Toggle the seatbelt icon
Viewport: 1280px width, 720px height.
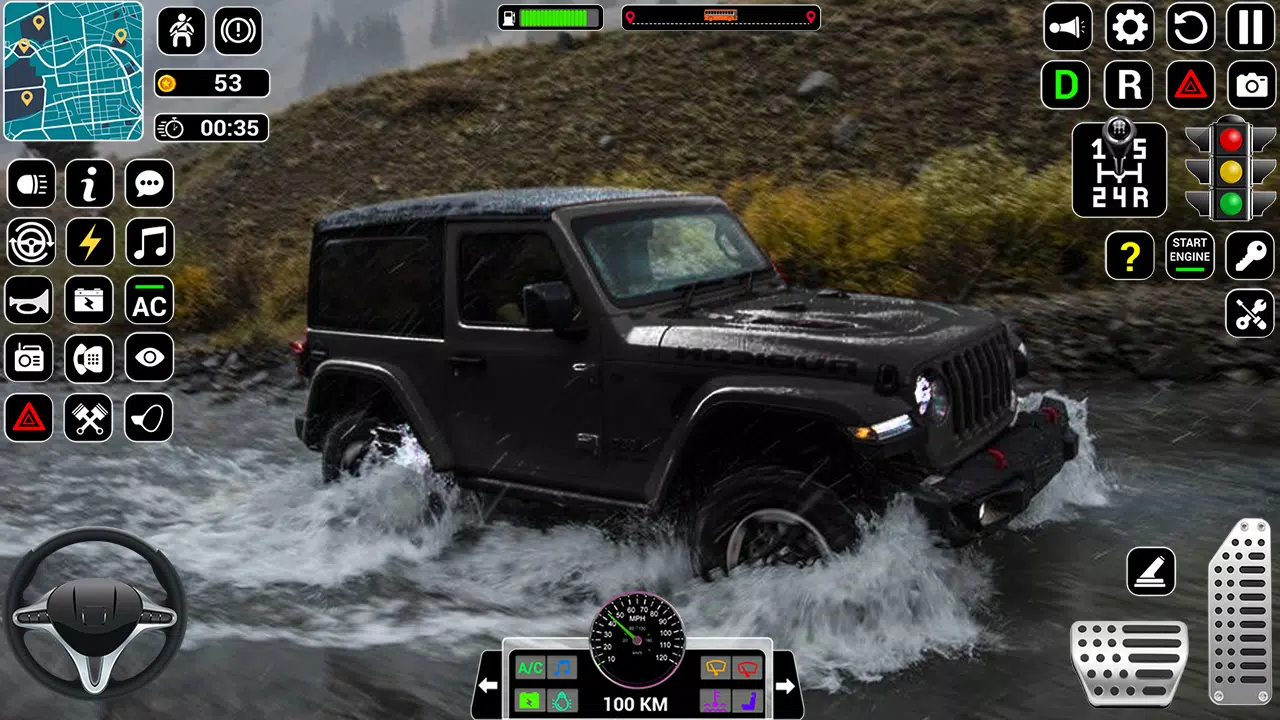coord(181,31)
